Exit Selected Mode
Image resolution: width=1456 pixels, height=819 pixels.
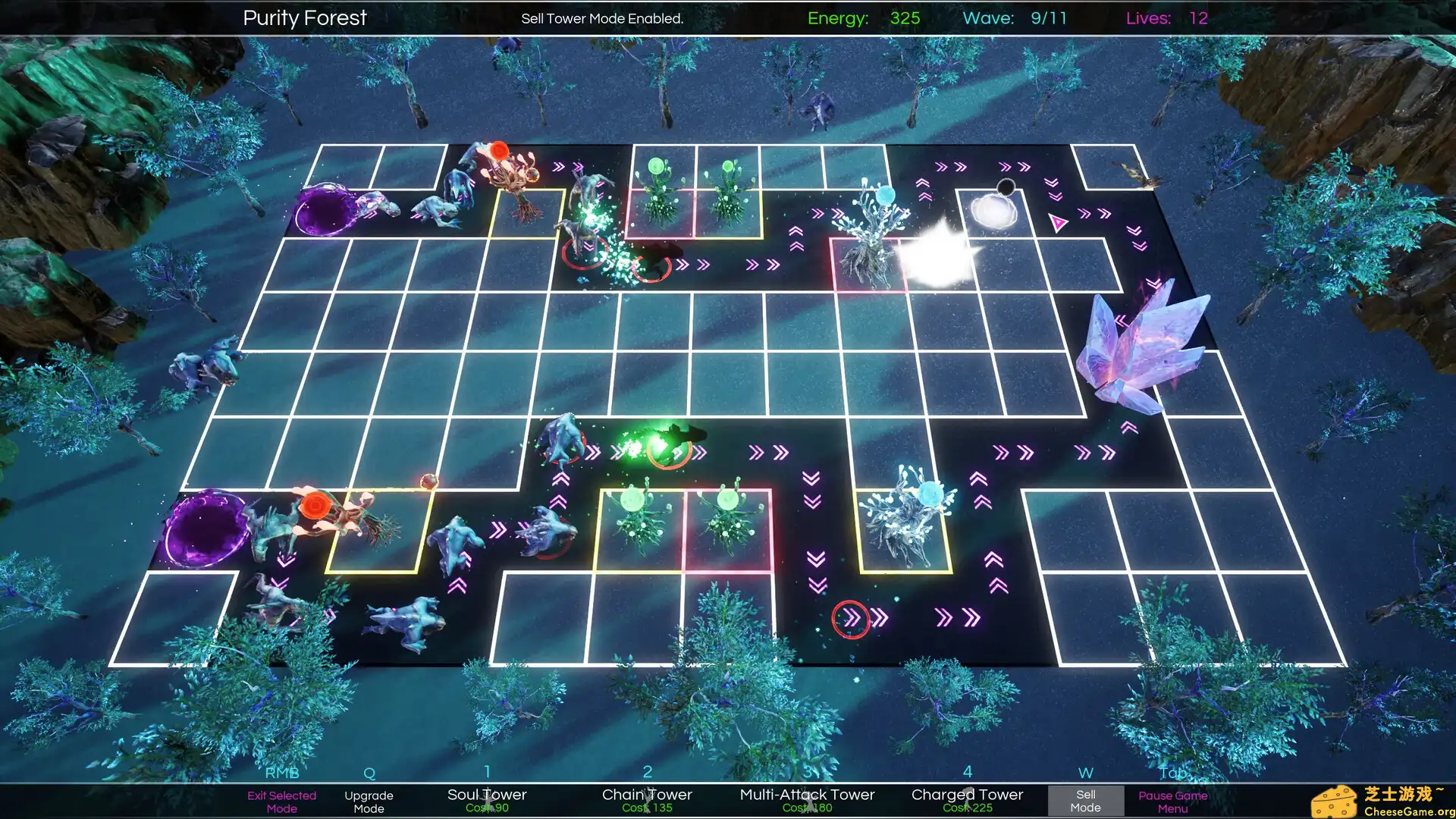pos(281,802)
